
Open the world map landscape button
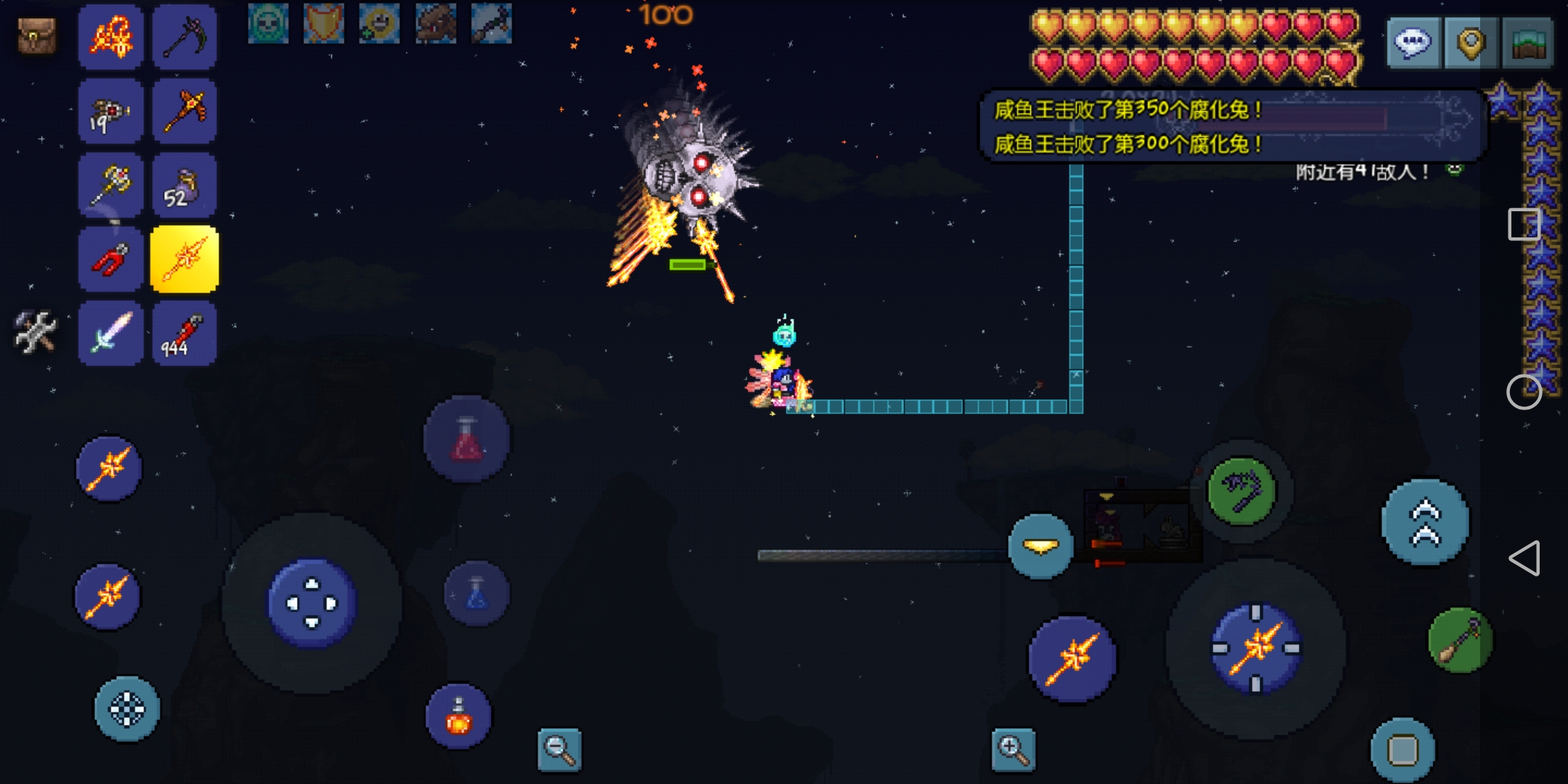click(x=1528, y=44)
